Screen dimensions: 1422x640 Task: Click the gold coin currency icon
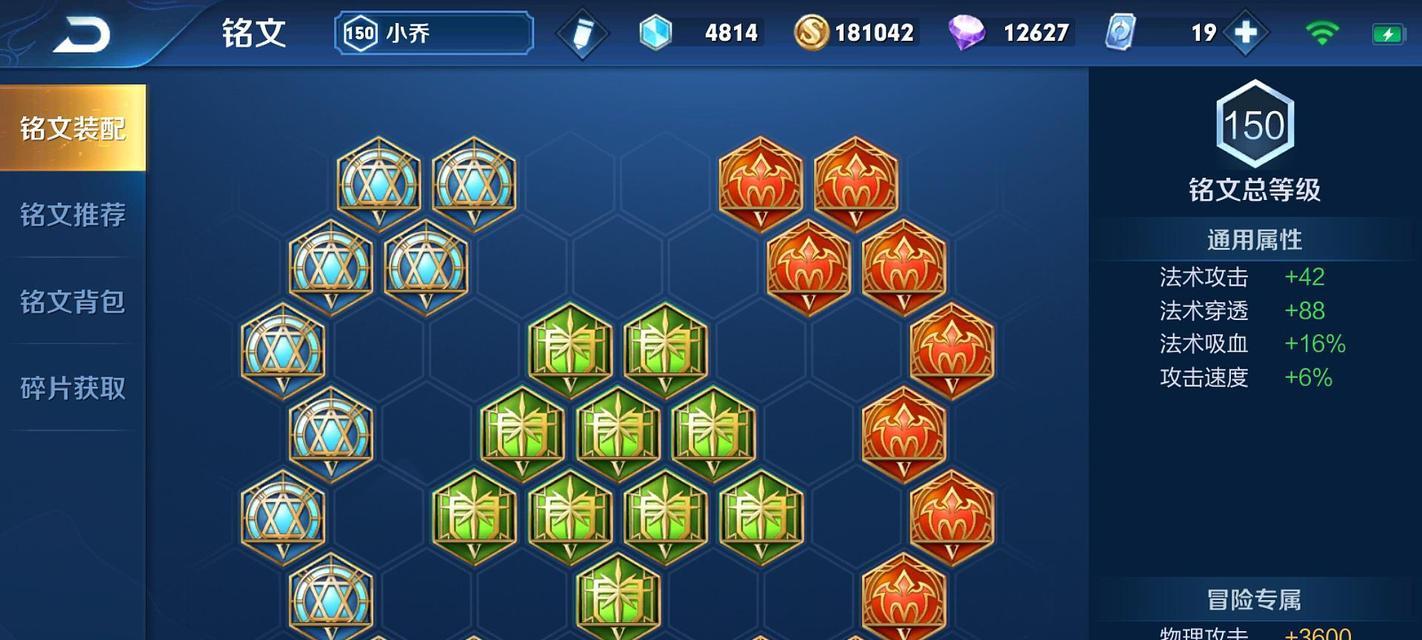click(811, 33)
